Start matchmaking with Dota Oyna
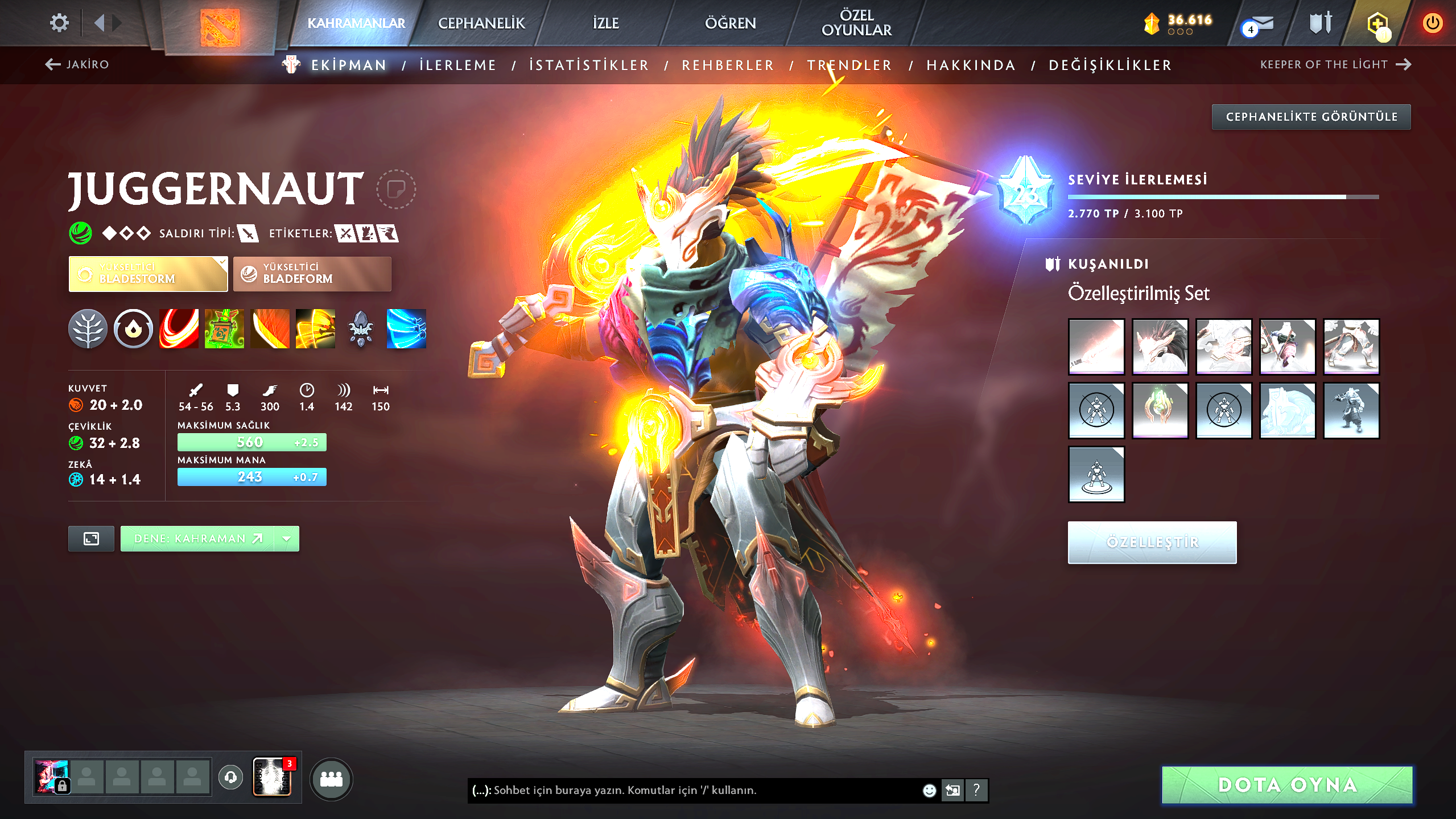 (1287, 785)
